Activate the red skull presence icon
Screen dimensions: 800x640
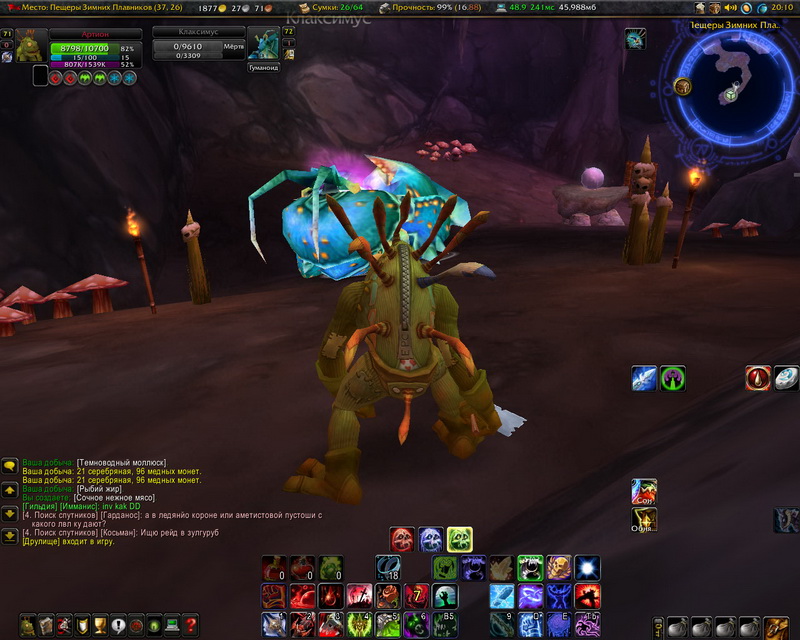tap(402, 540)
